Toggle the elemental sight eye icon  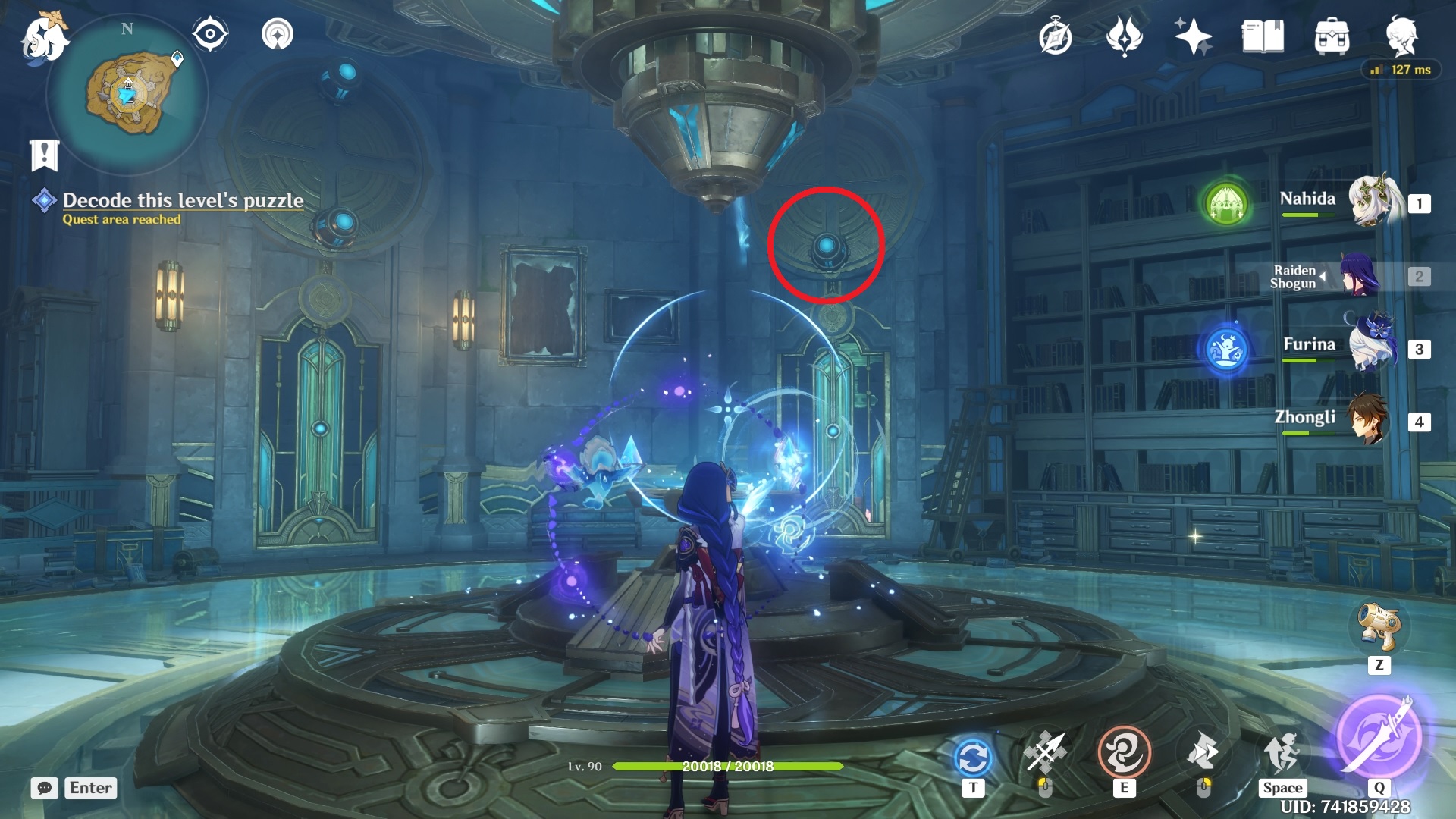tap(210, 34)
